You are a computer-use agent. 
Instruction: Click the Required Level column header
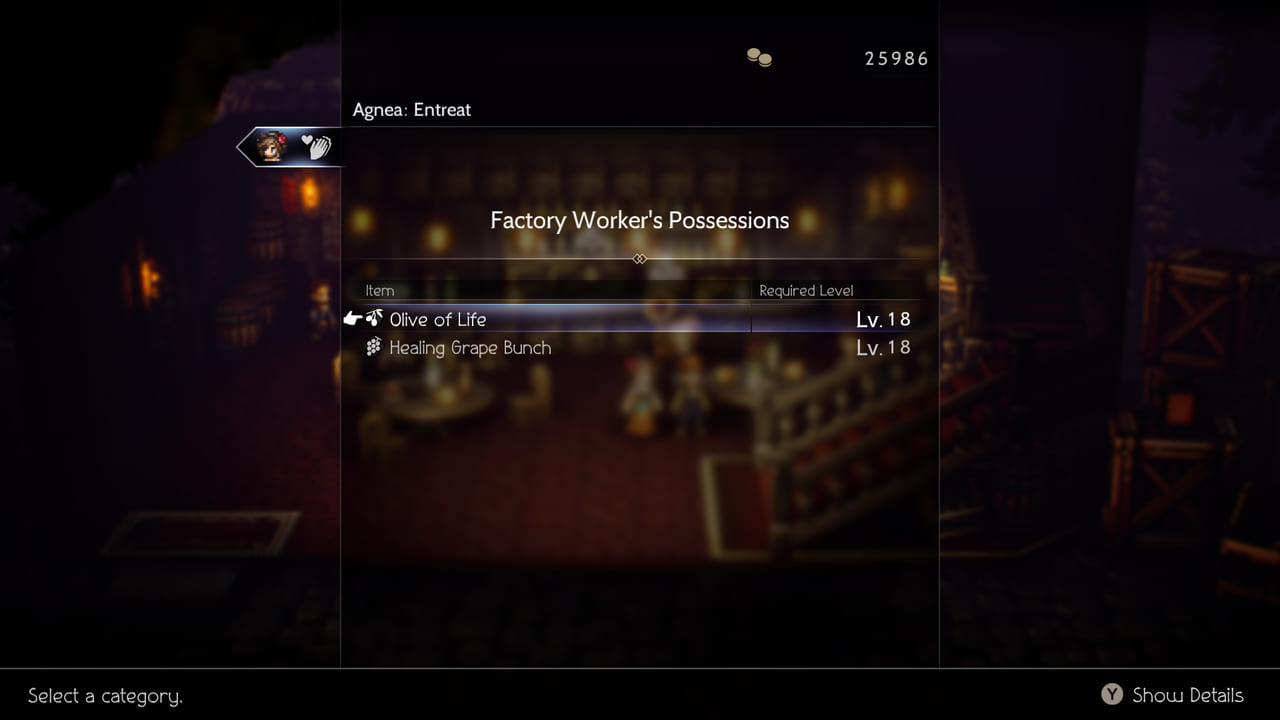coord(805,290)
